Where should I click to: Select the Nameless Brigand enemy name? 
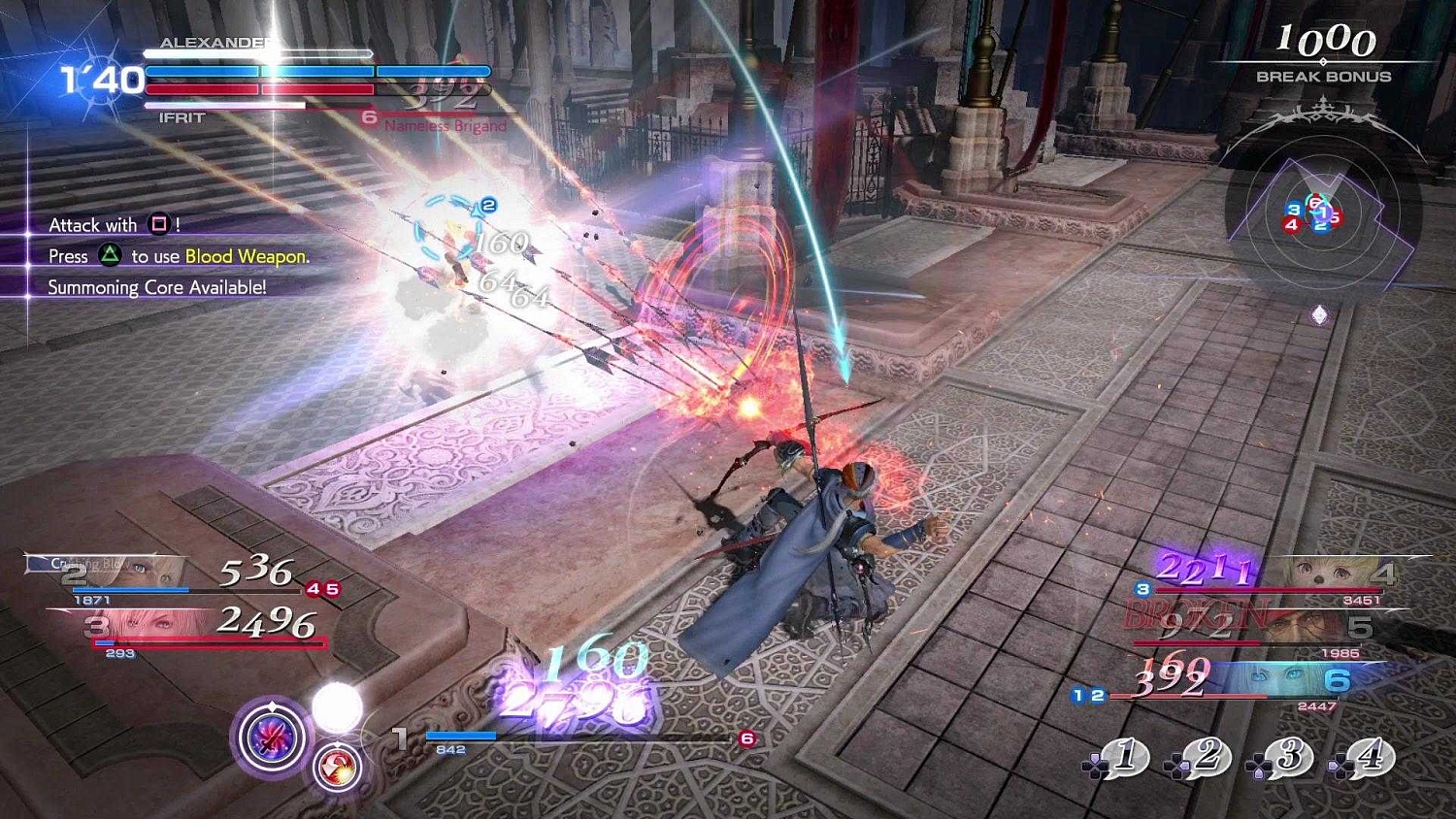coord(439,125)
